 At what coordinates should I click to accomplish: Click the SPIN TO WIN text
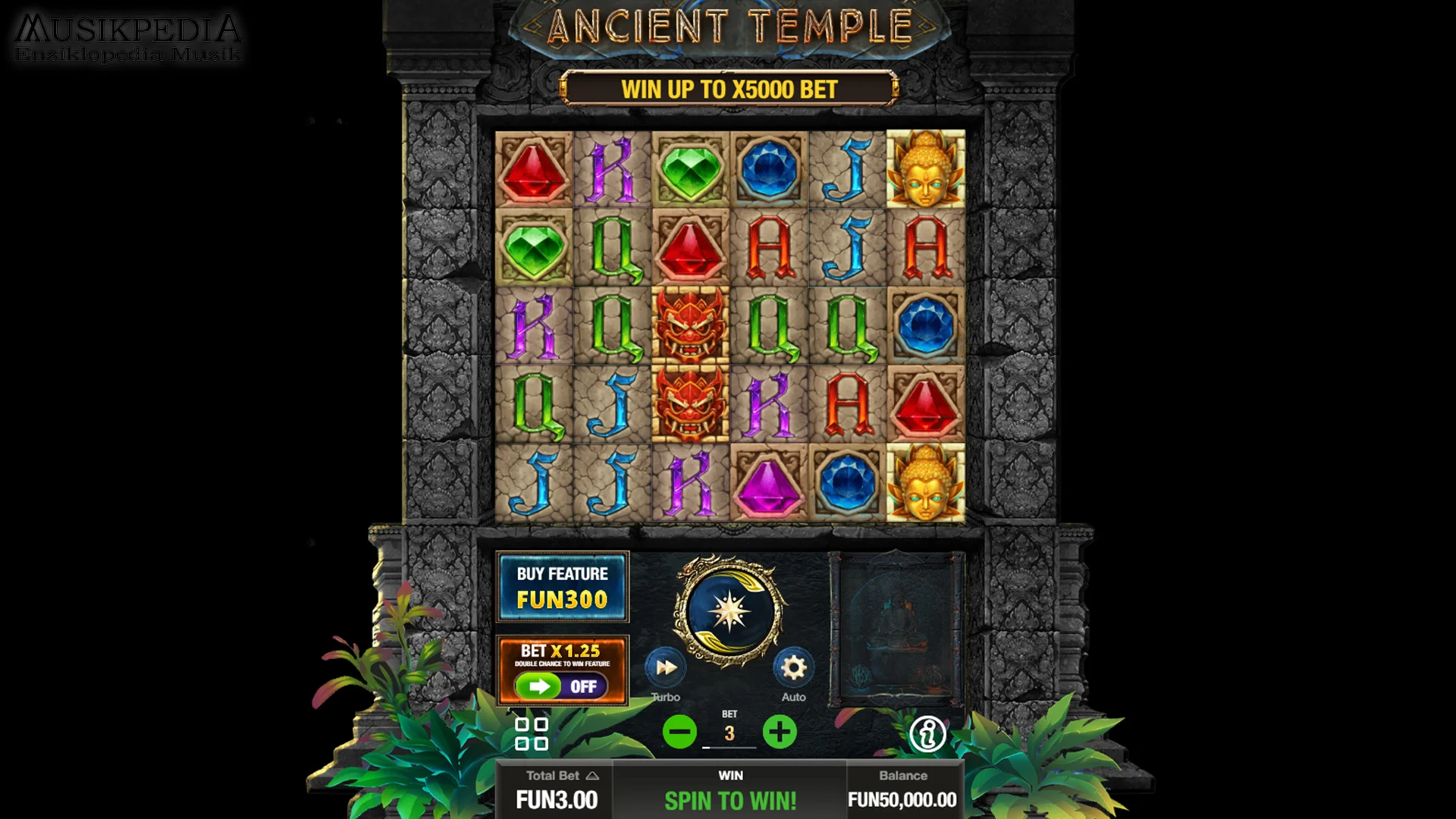(730, 799)
